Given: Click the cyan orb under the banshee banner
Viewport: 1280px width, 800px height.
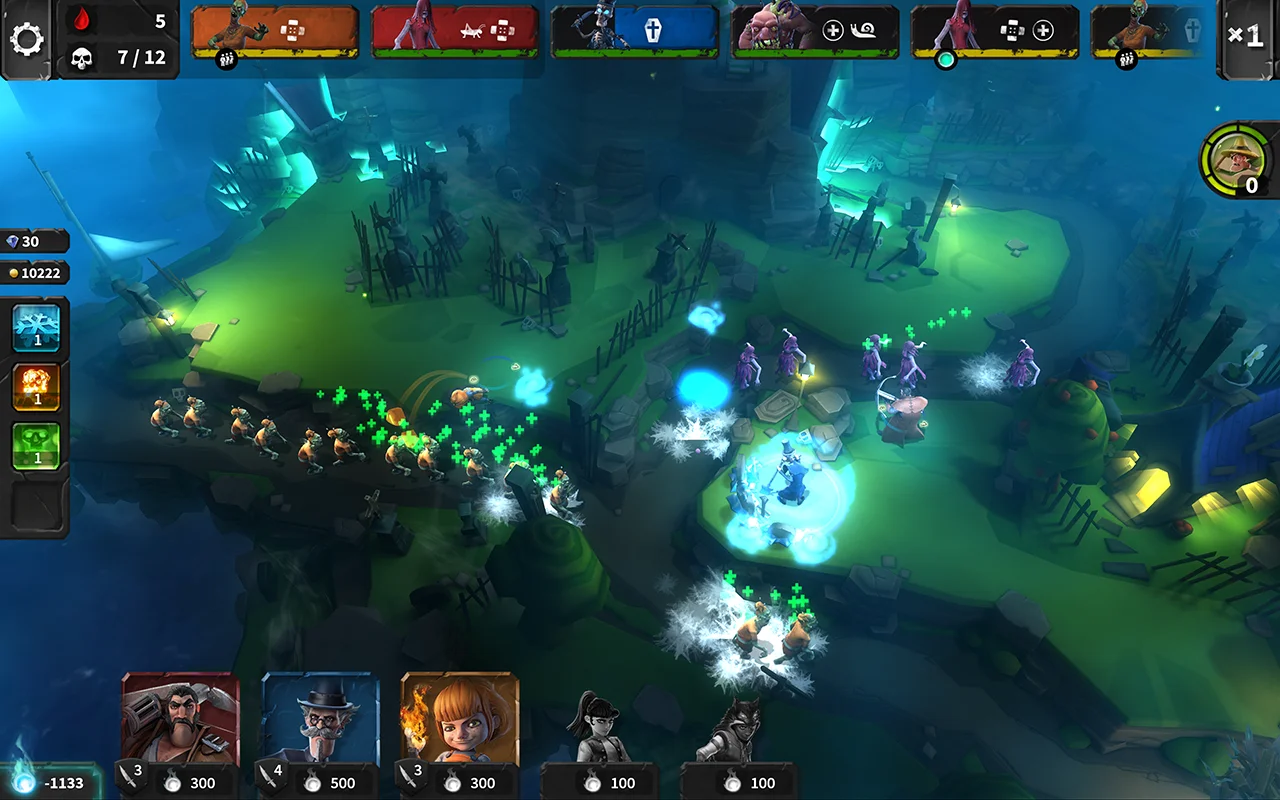Looking at the screenshot, I should pos(944,61).
